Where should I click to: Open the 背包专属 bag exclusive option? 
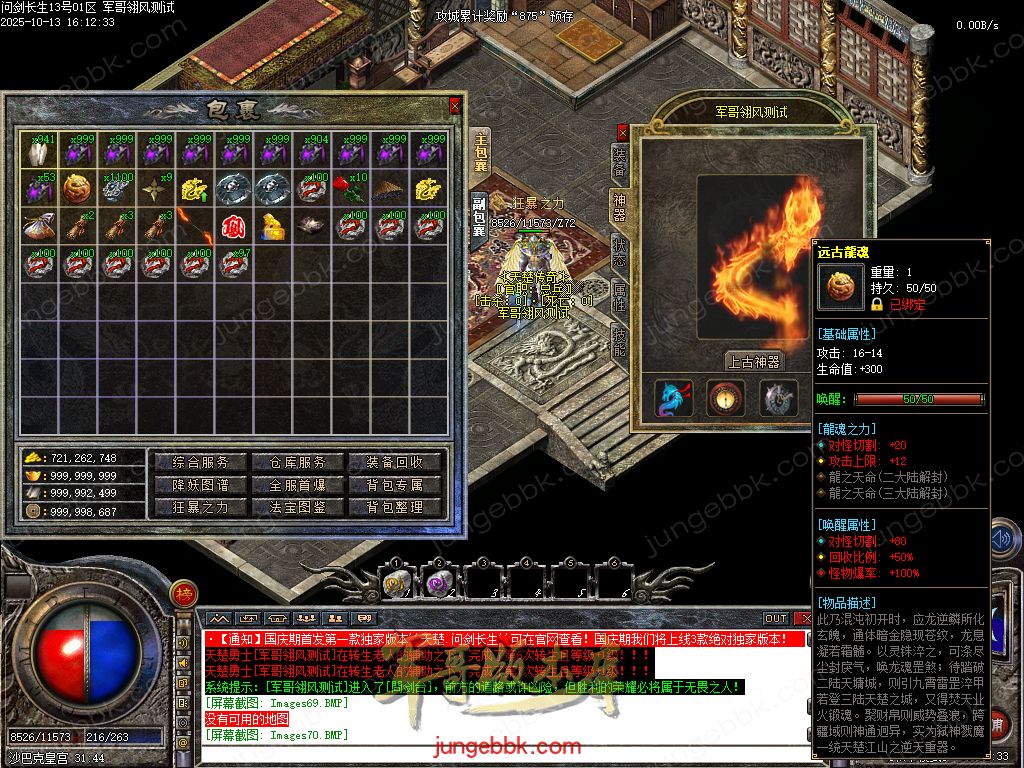[394, 485]
